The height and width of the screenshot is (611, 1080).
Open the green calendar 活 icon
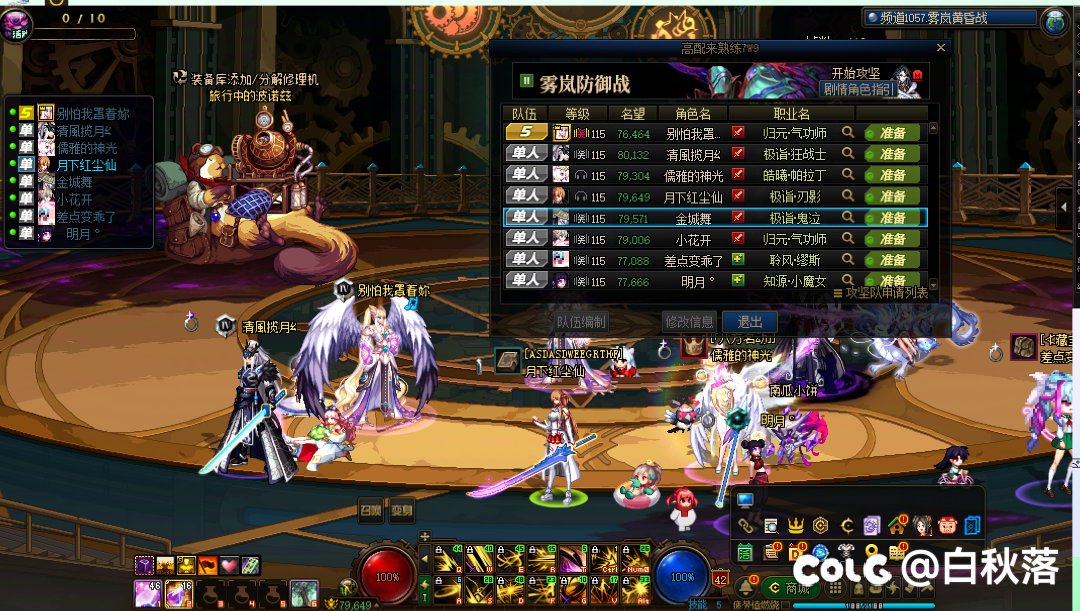pos(745,551)
